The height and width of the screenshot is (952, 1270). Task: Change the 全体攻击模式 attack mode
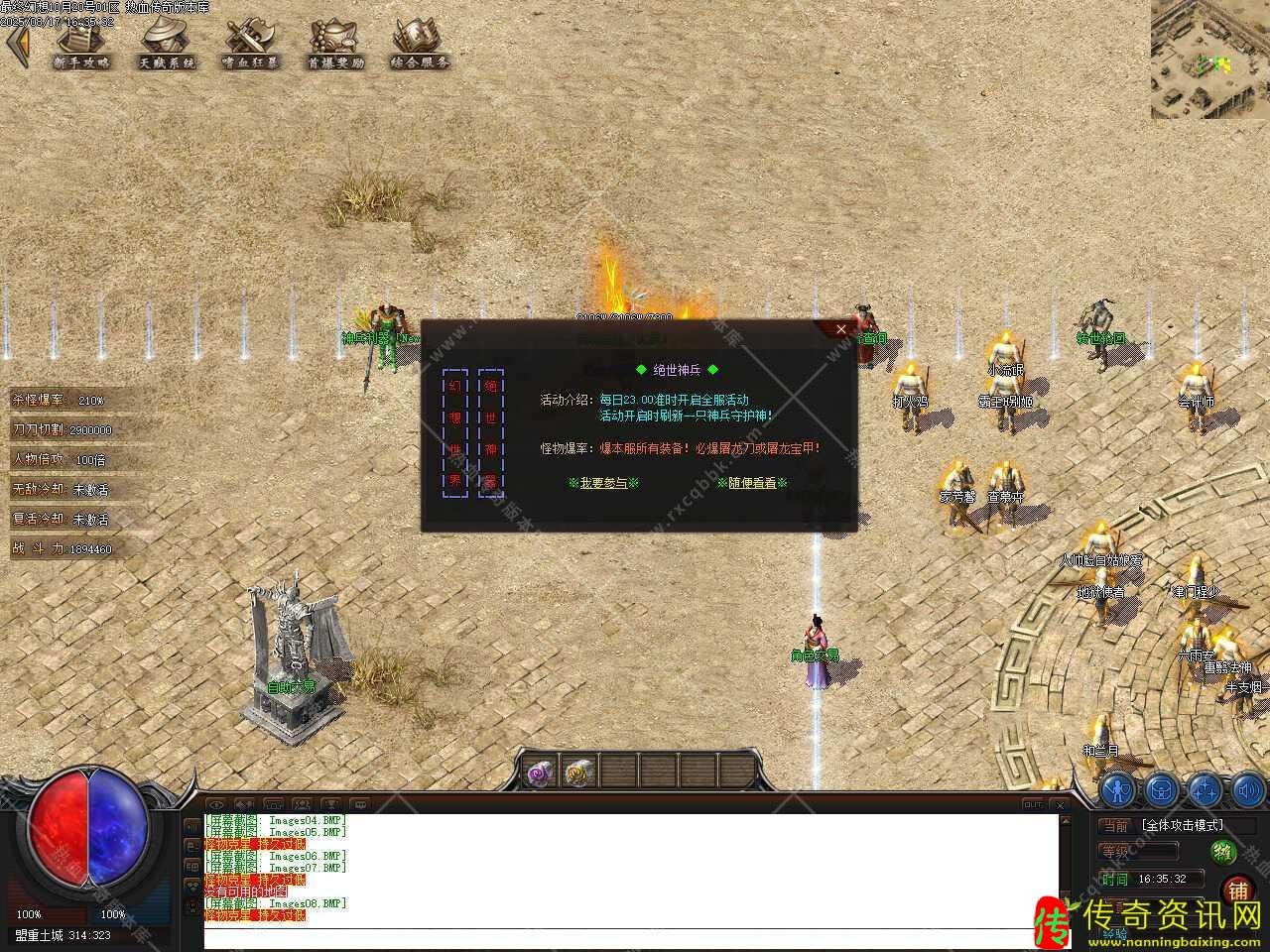tap(1182, 825)
